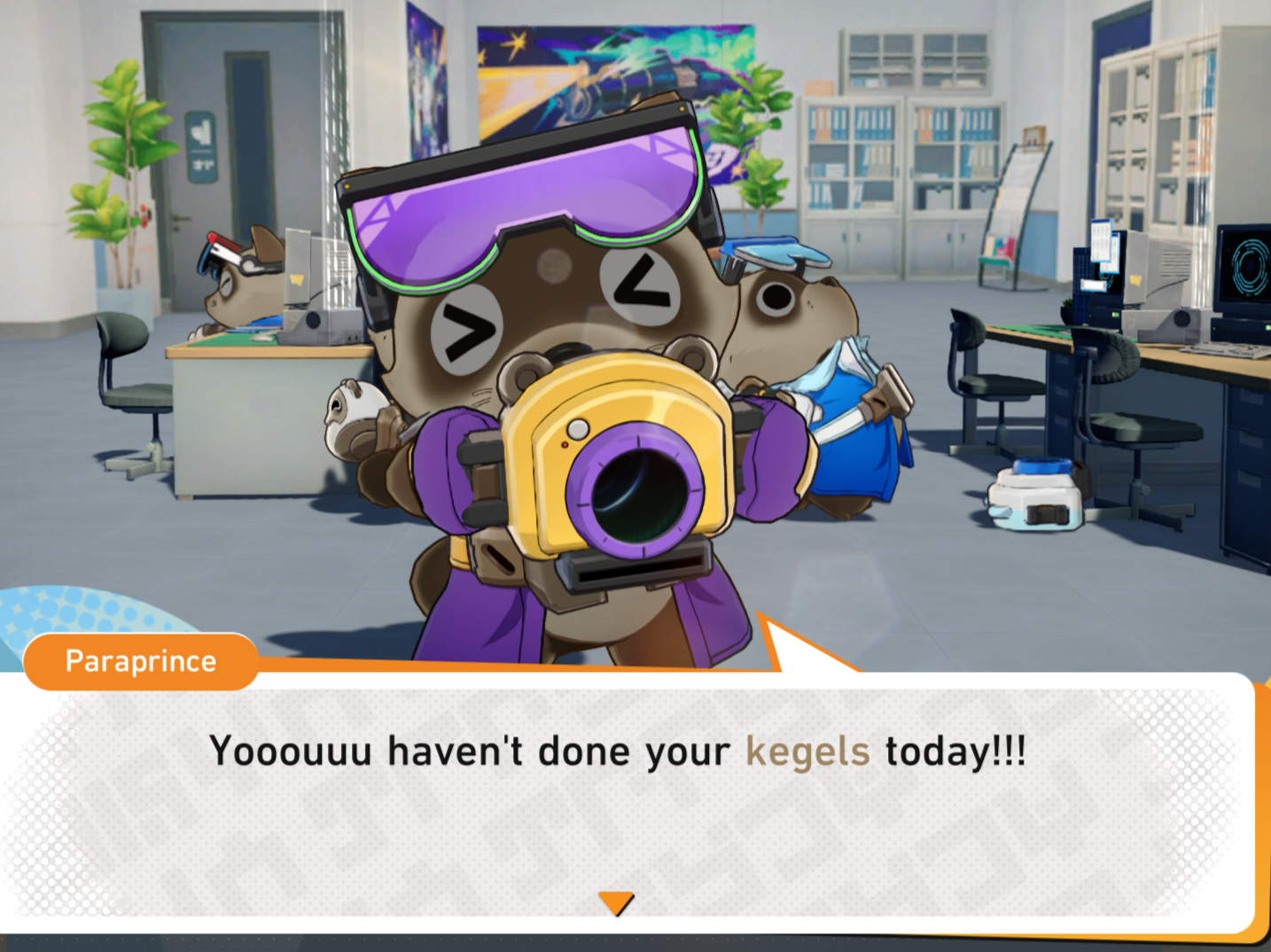This screenshot has width=1271, height=952.
Task: Advance dialogue with the orange arrow
Action: 616,902
